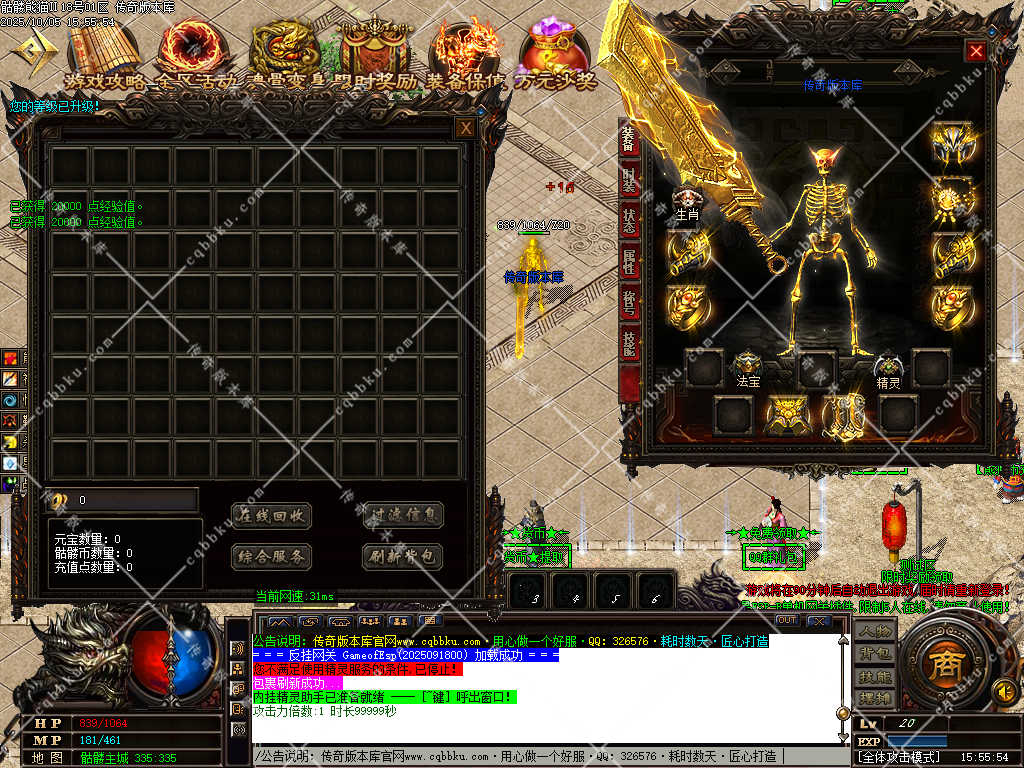Refresh the bag with 刷新背包

pyautogui.click(x=403, y=556)
